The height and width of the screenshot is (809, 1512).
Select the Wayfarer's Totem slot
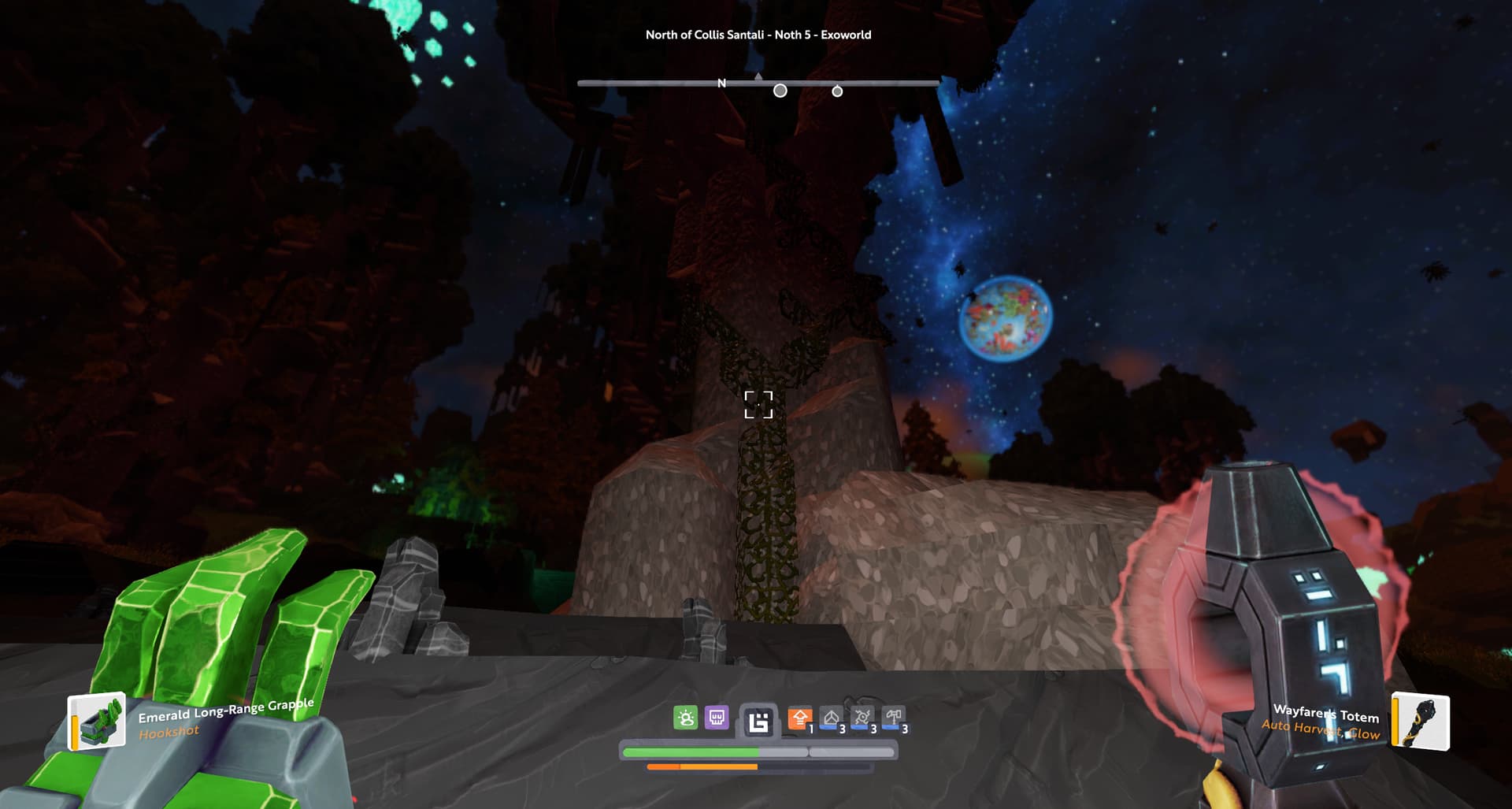[x=1421, y=721]
